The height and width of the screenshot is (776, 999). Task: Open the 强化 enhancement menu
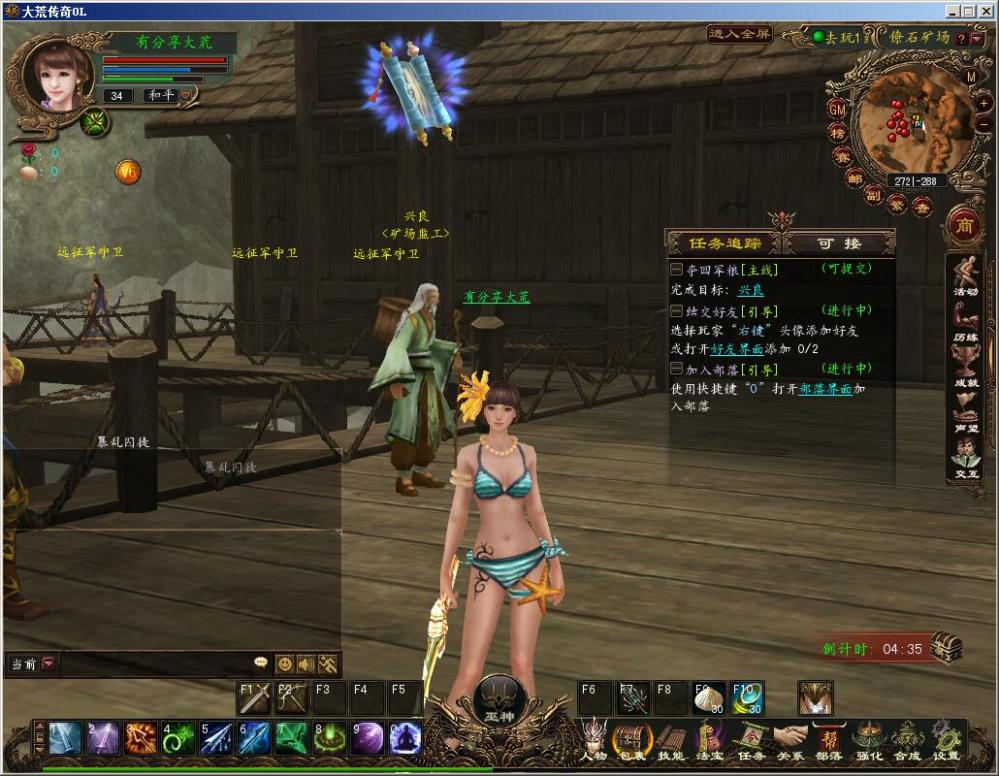(869, 740)
